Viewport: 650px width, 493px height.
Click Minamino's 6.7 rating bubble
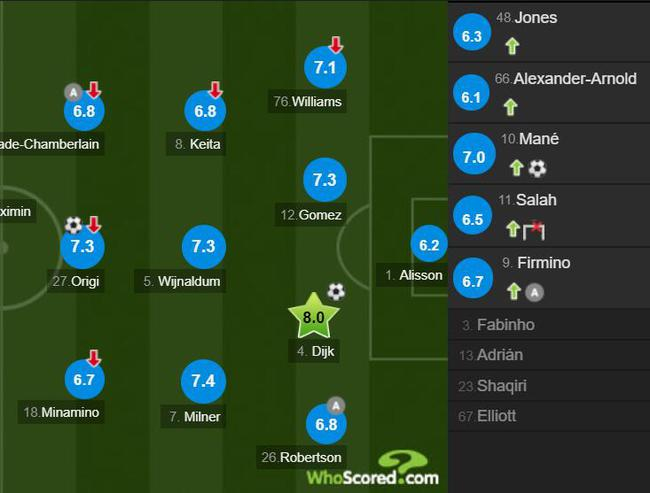pyautogui.click(x=83, y=379)
